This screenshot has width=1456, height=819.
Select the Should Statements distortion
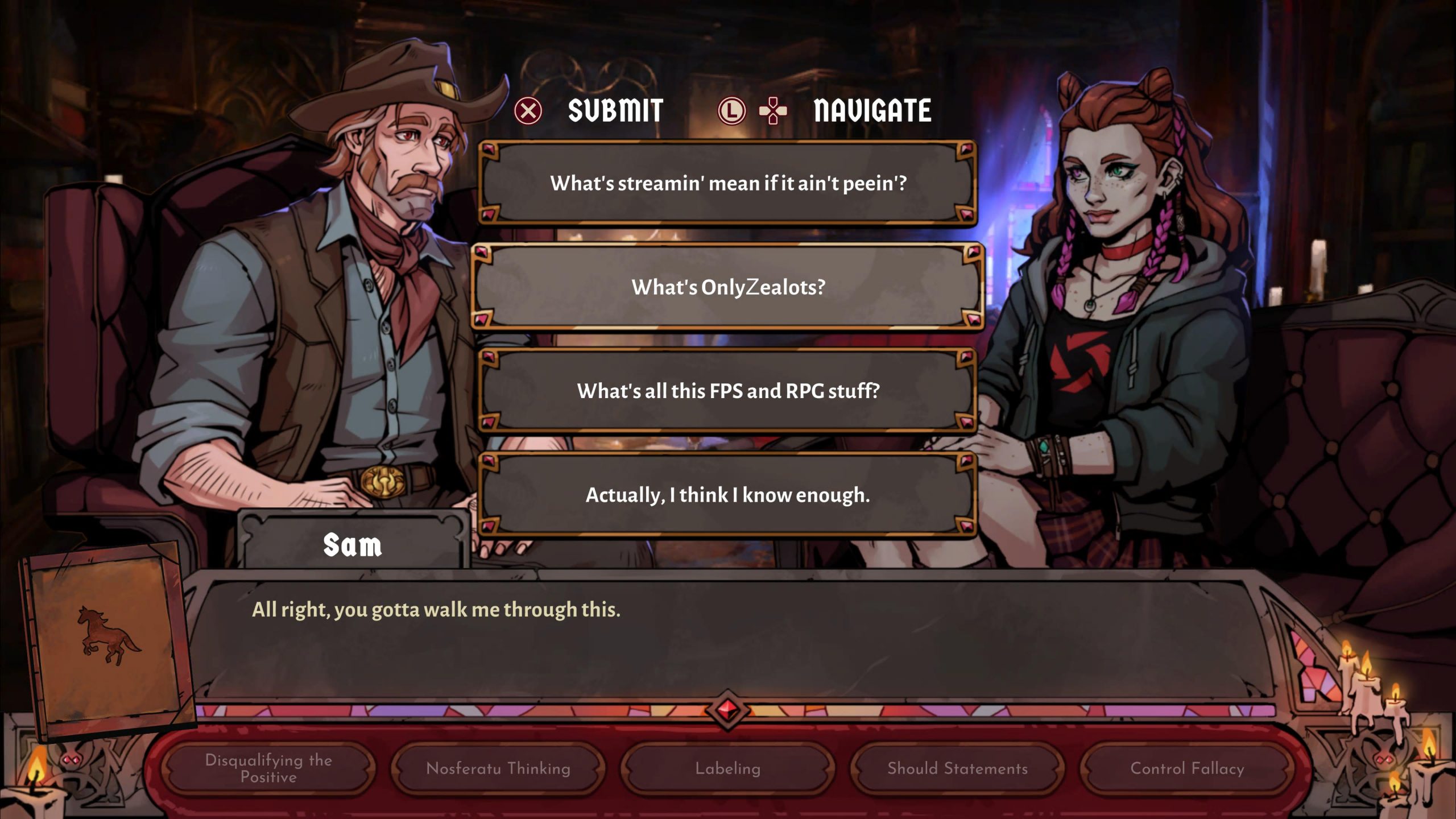(x=957, y=768)
